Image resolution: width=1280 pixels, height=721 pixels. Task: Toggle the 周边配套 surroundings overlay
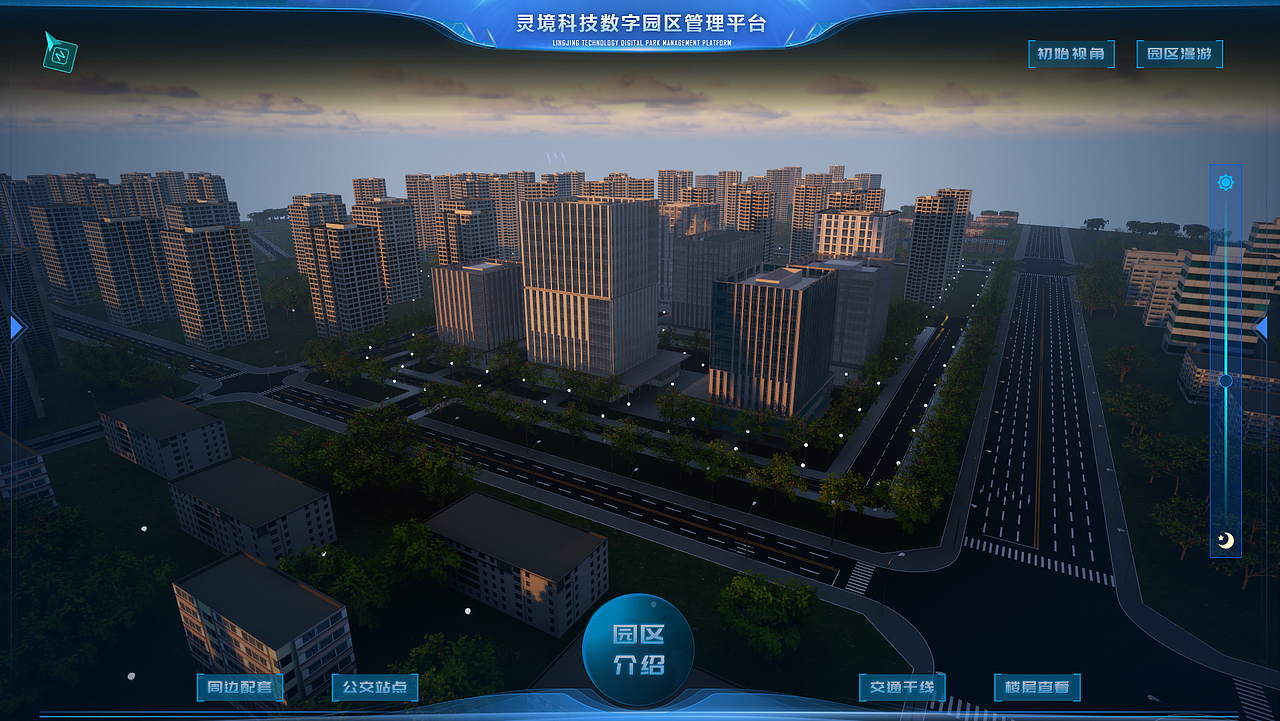tap(240, 687)
